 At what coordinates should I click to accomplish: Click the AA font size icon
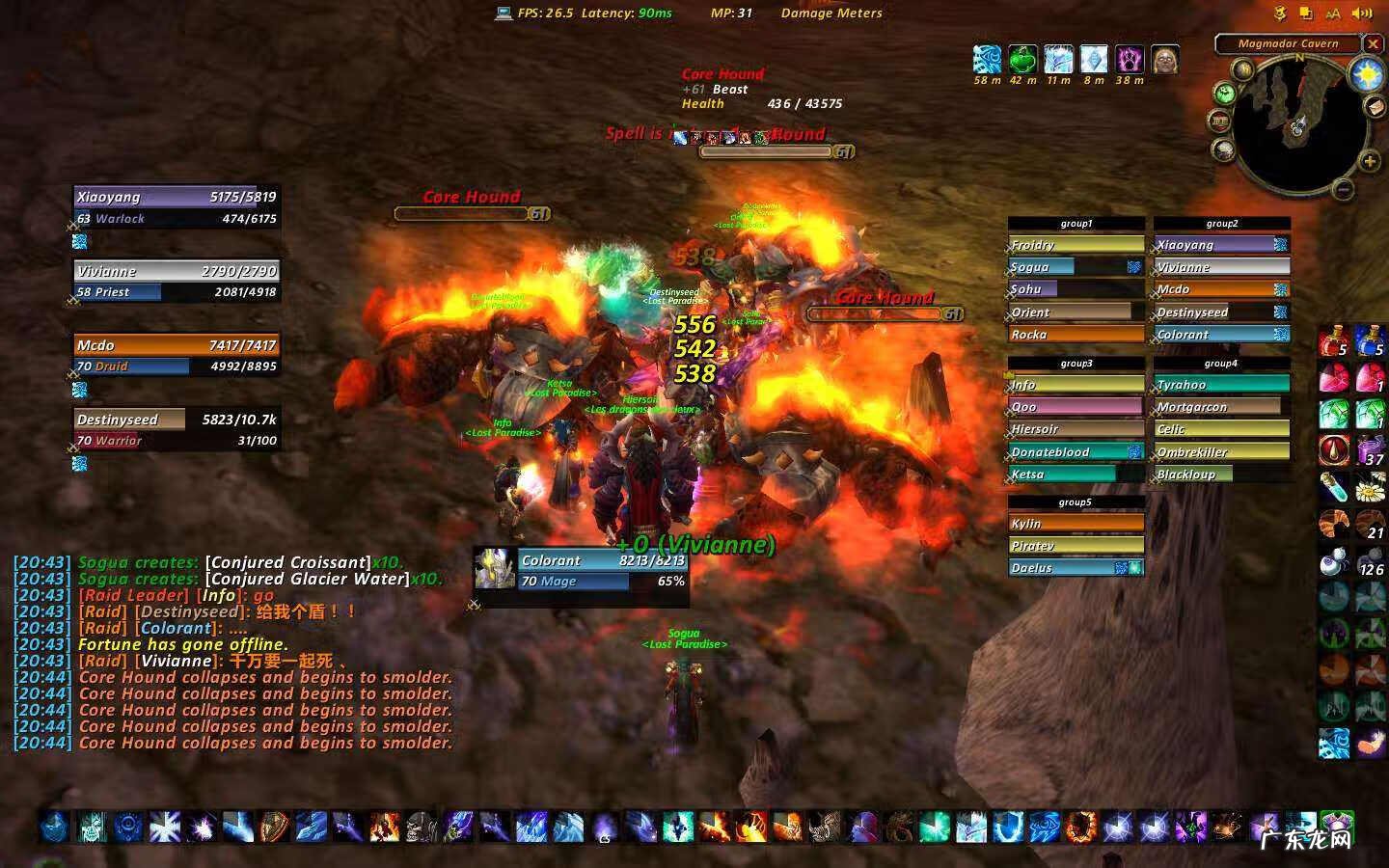click(1333, 14)
